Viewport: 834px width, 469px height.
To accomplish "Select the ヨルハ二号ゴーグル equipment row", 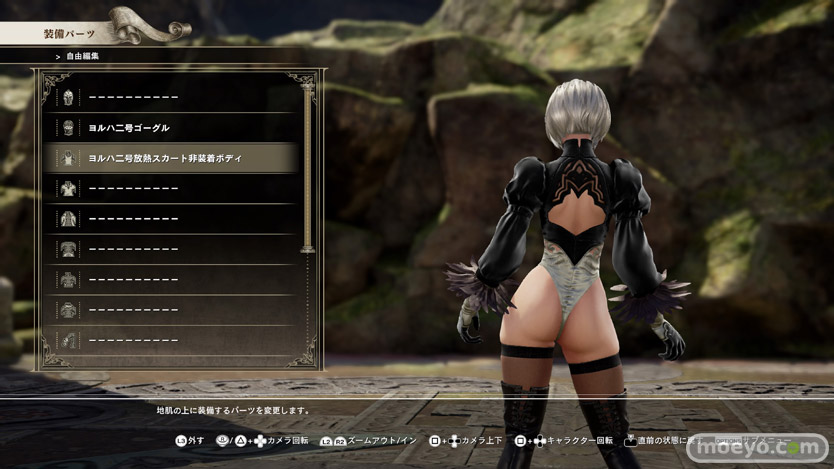I will [x=170, y=128].
